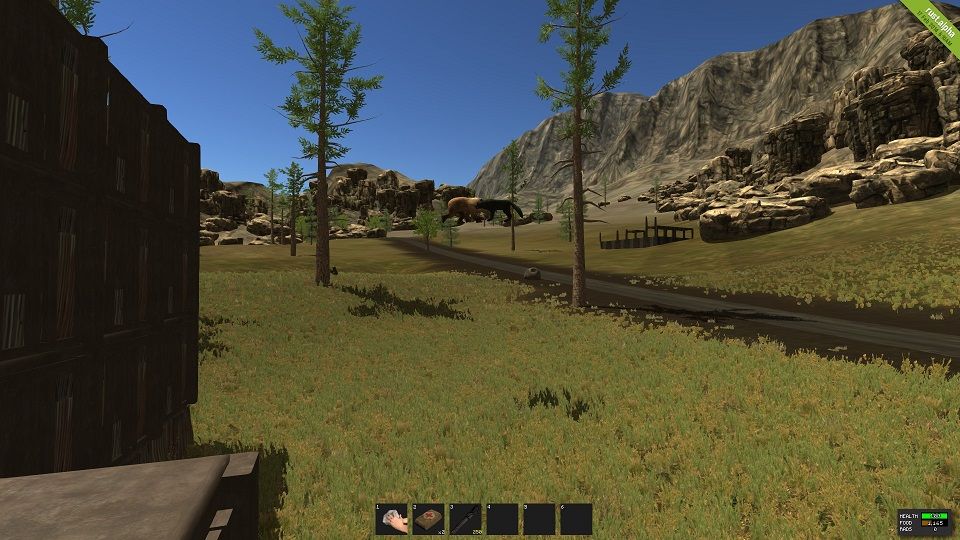Select the rock in hotbar slot 1
This screenshot has width=960, height=540.
392,519
